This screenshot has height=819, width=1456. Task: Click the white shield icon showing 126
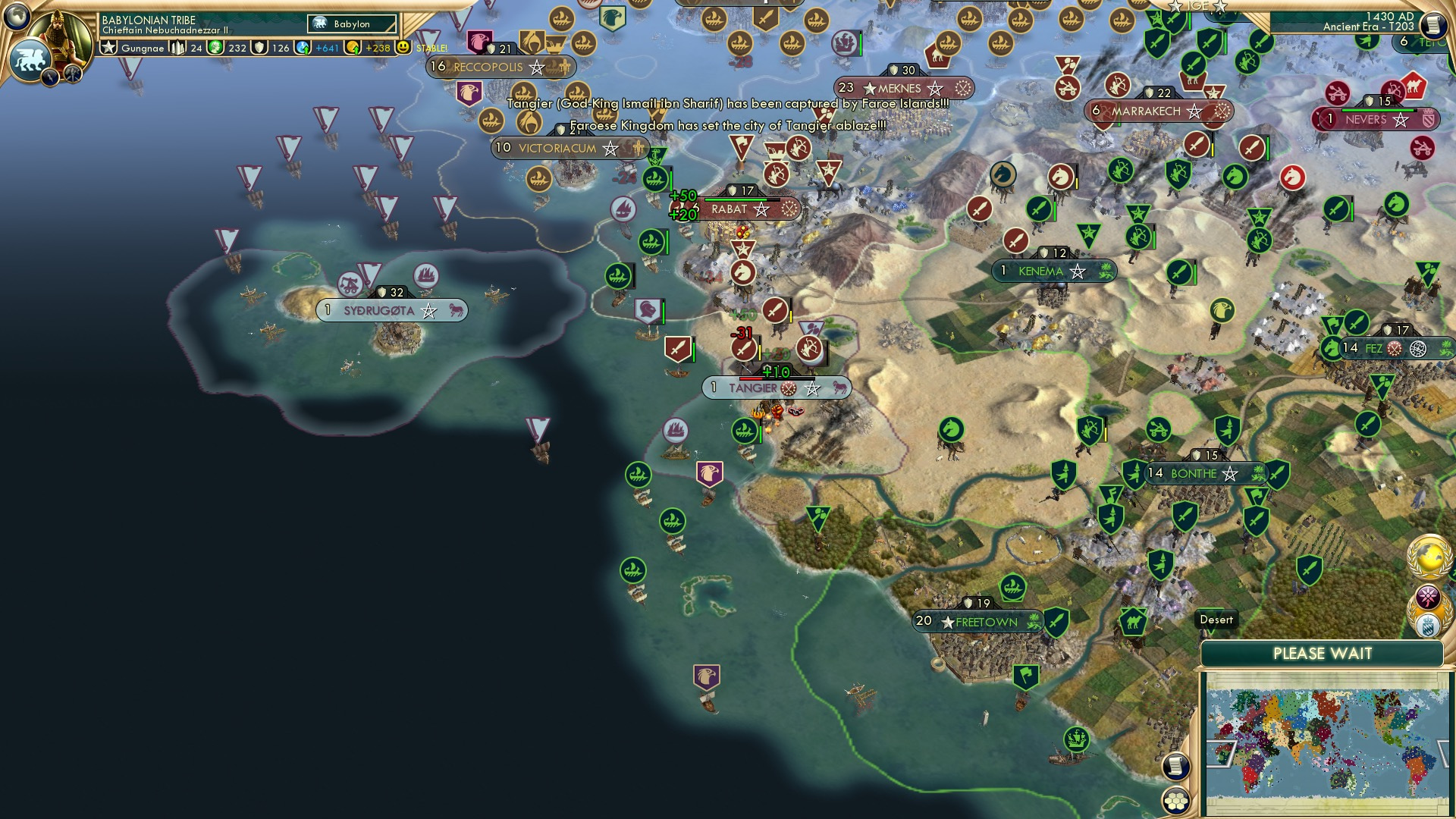[259, 47]
